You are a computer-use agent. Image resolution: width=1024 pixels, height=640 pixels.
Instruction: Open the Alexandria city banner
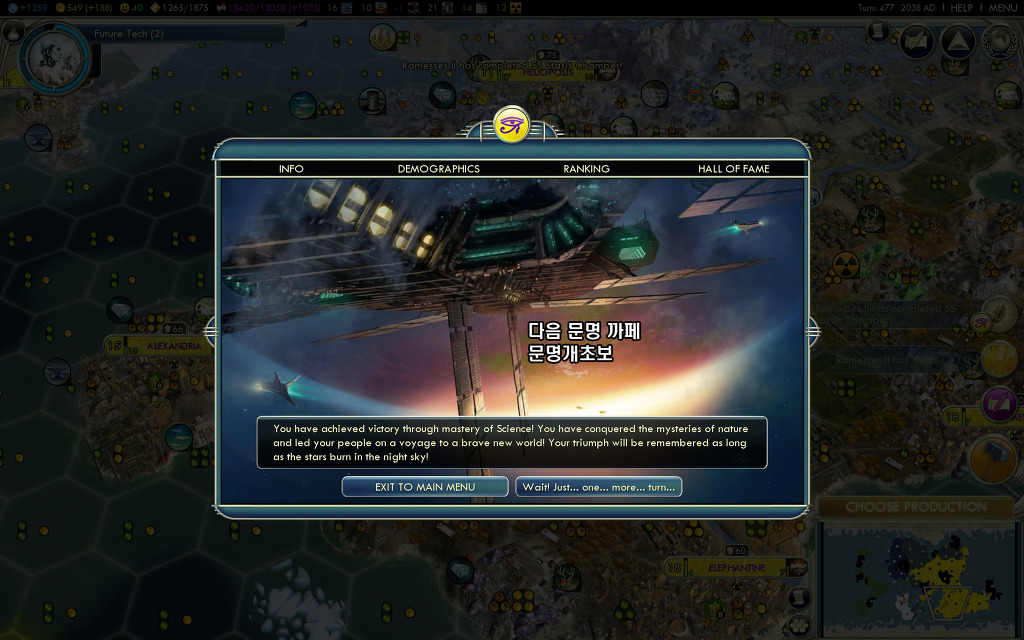click(160, 345)
